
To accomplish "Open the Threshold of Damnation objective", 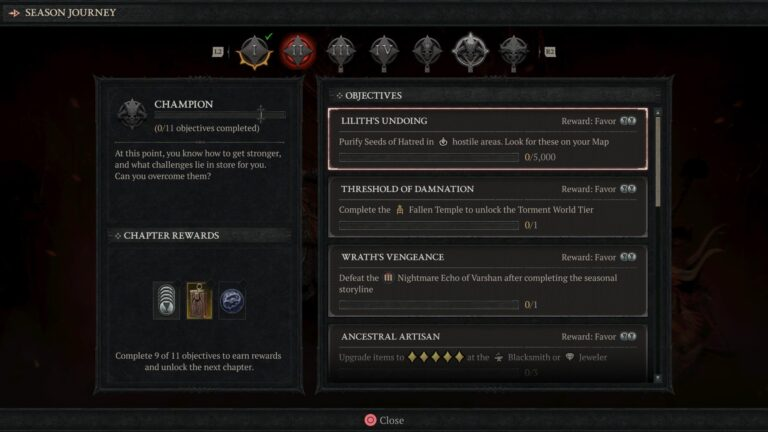I will 488,208.
